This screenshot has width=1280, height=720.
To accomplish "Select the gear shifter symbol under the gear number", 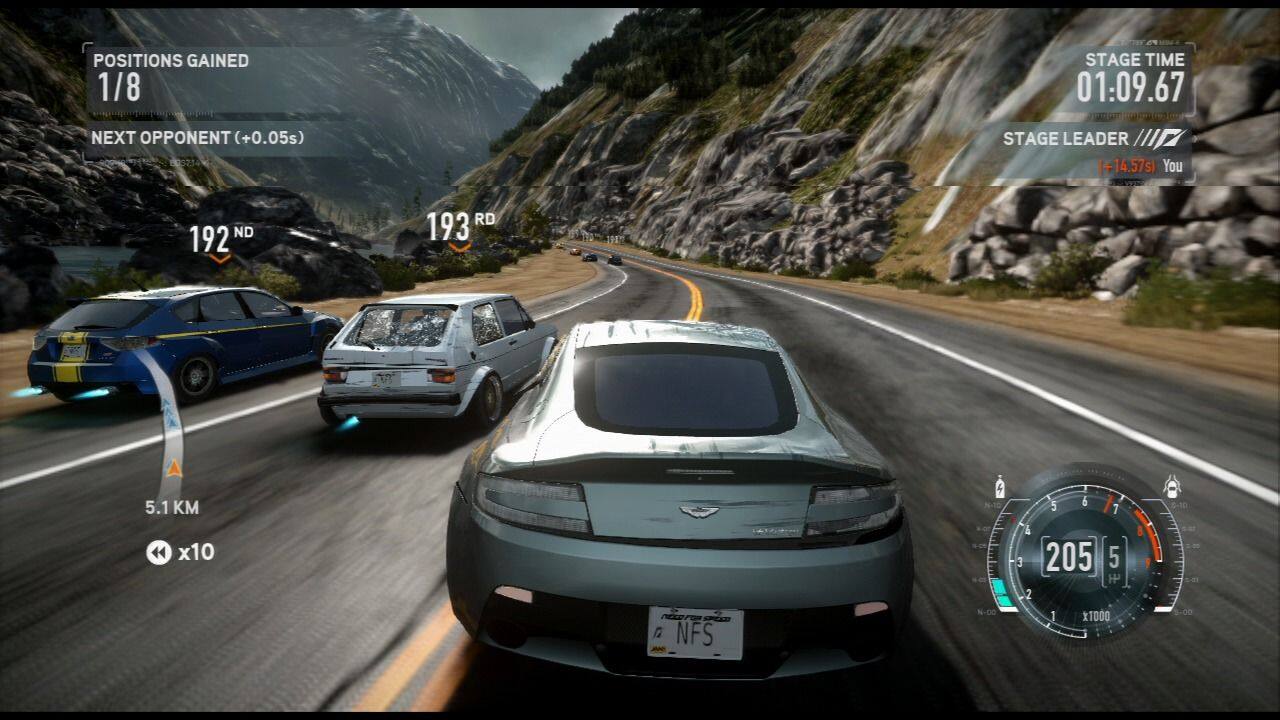I will pyautogui.click(x=1116, y=576).
